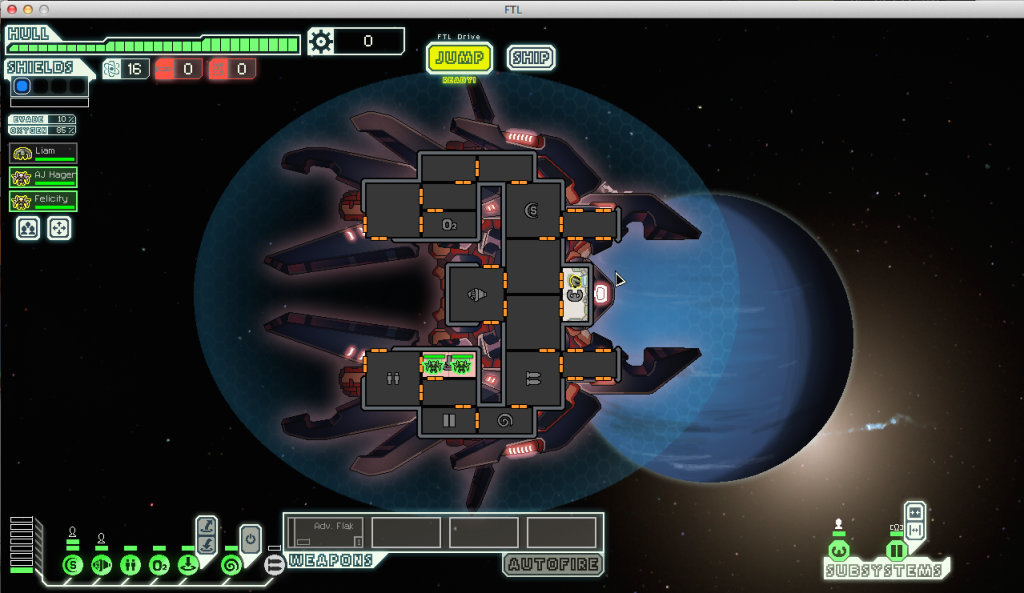Click the piloting subsystem icon
Viewport: 1024px width, 593px height.
pyautogui.click(x=839, y=551)
